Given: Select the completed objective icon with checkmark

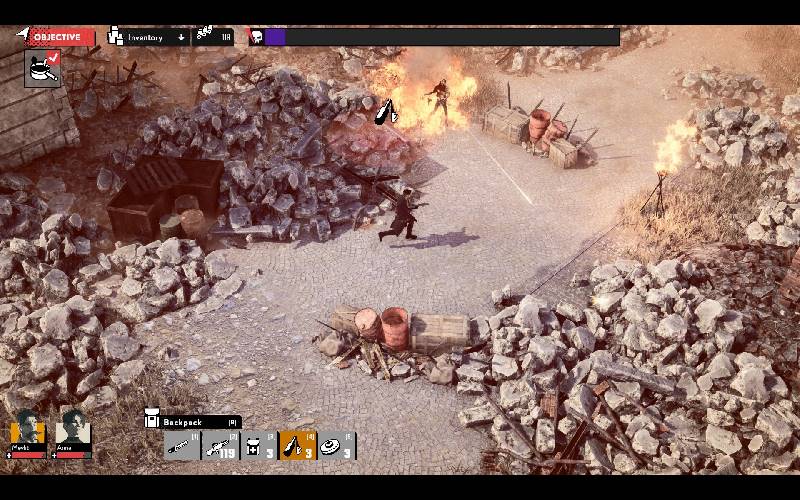Looking at the screenshot, I should [42, 69].
